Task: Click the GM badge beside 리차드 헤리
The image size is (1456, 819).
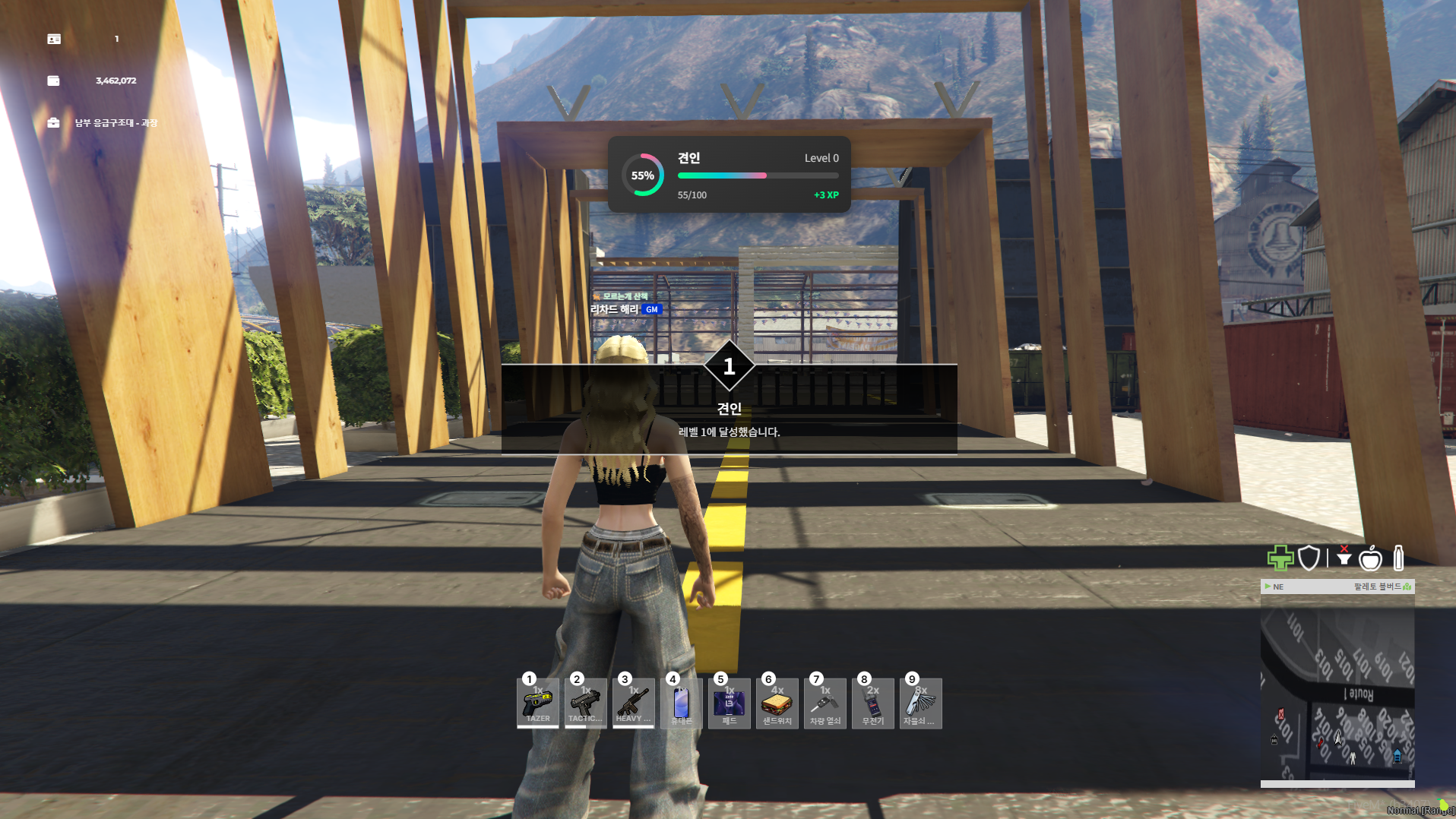Action: [x=651, y=309]
